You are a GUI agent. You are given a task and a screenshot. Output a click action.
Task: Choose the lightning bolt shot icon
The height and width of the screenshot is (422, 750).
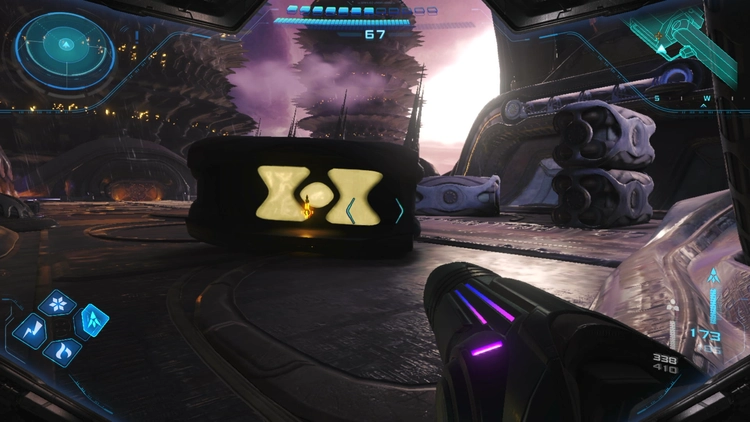(29, 330)
